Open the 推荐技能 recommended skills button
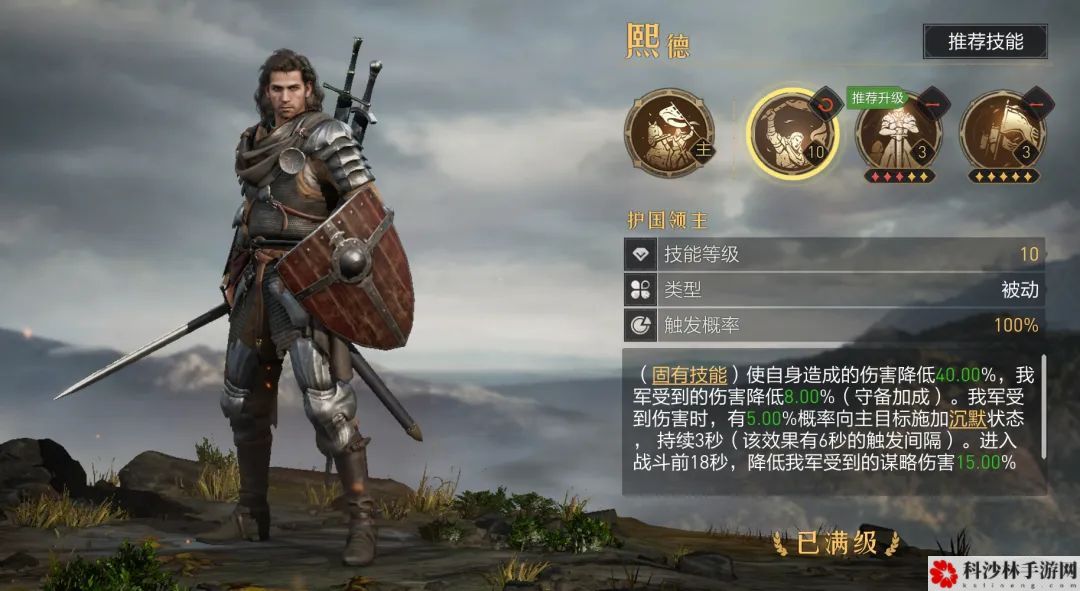Viewport: 1080px width, 591px height. point(985,42)
